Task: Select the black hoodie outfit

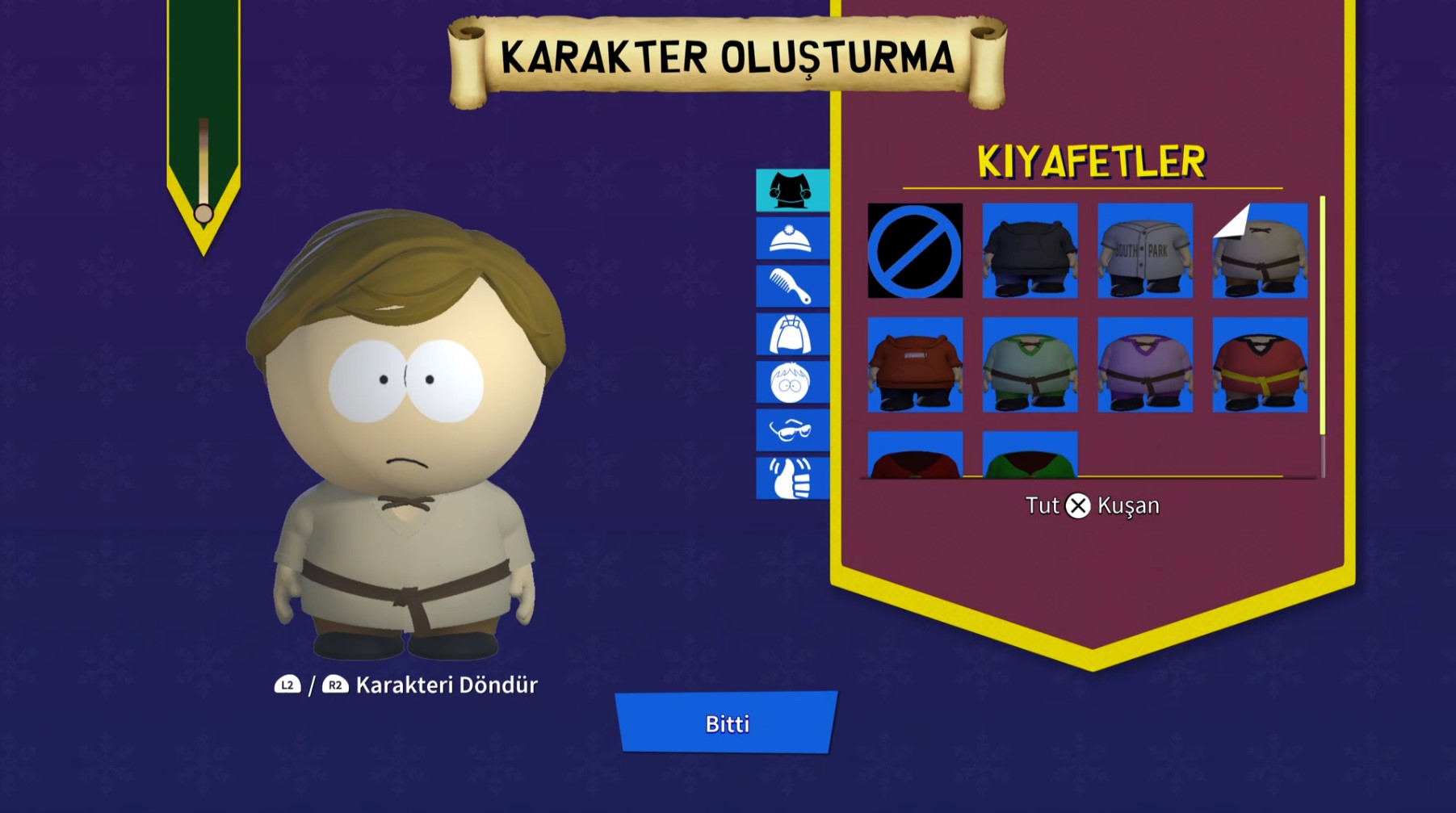Action: click(1030, 251)
